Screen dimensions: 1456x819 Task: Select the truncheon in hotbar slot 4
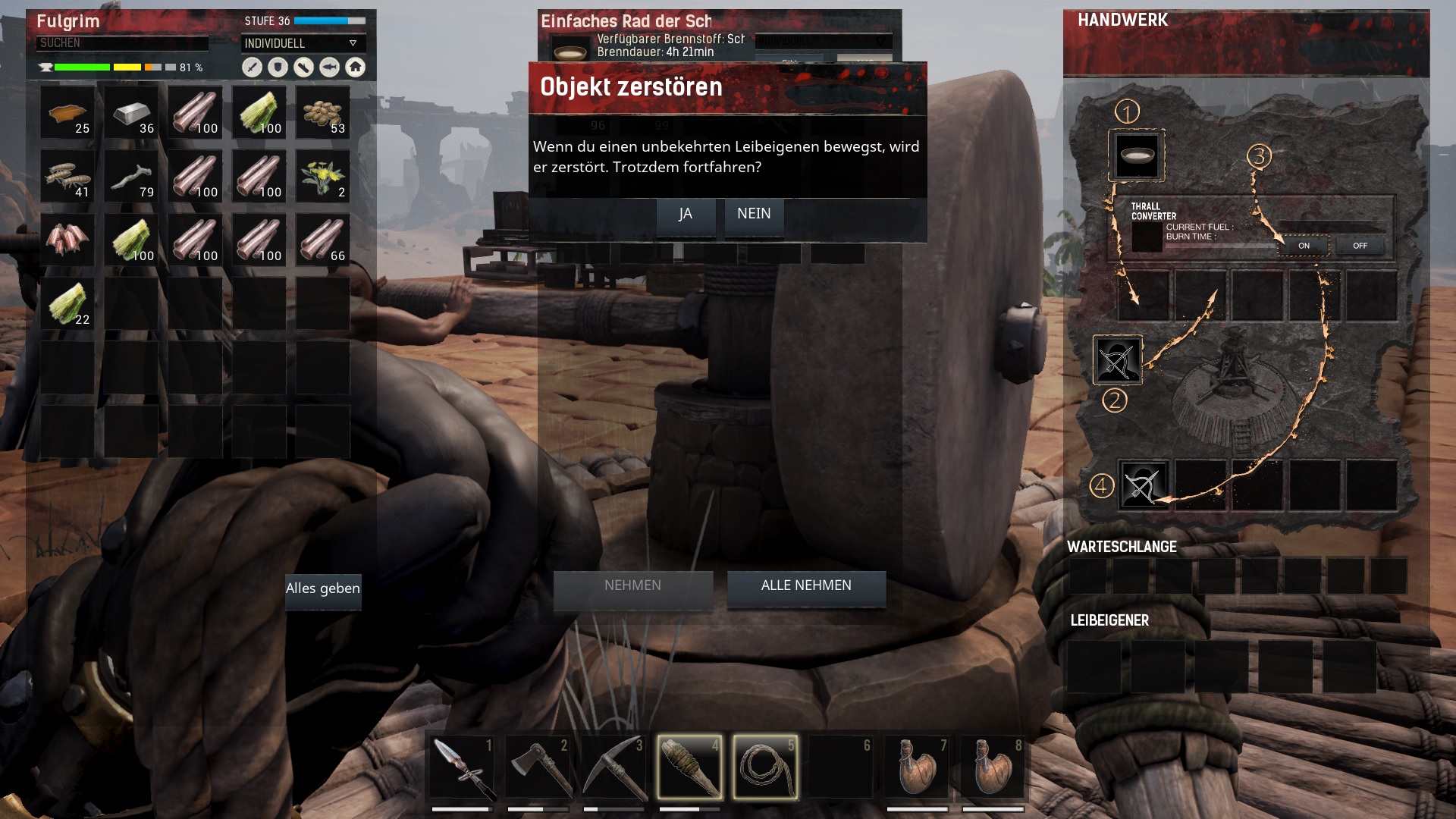coord(689,767)
